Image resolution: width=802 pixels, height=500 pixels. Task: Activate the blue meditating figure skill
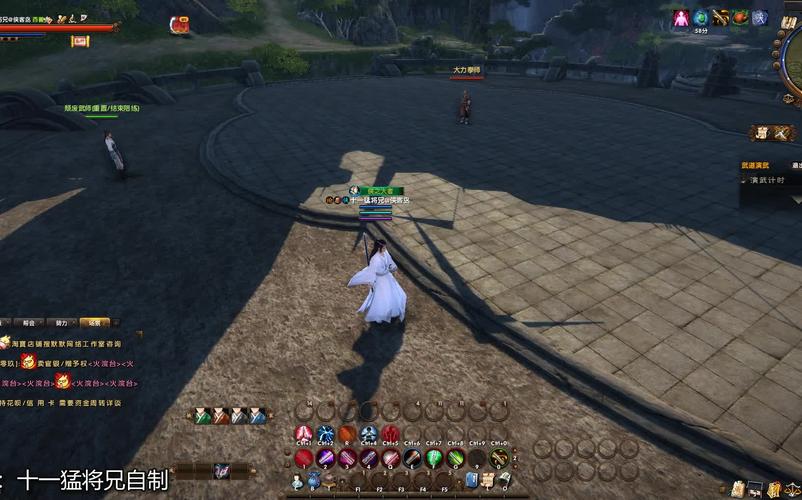click(x=369, y=434)
